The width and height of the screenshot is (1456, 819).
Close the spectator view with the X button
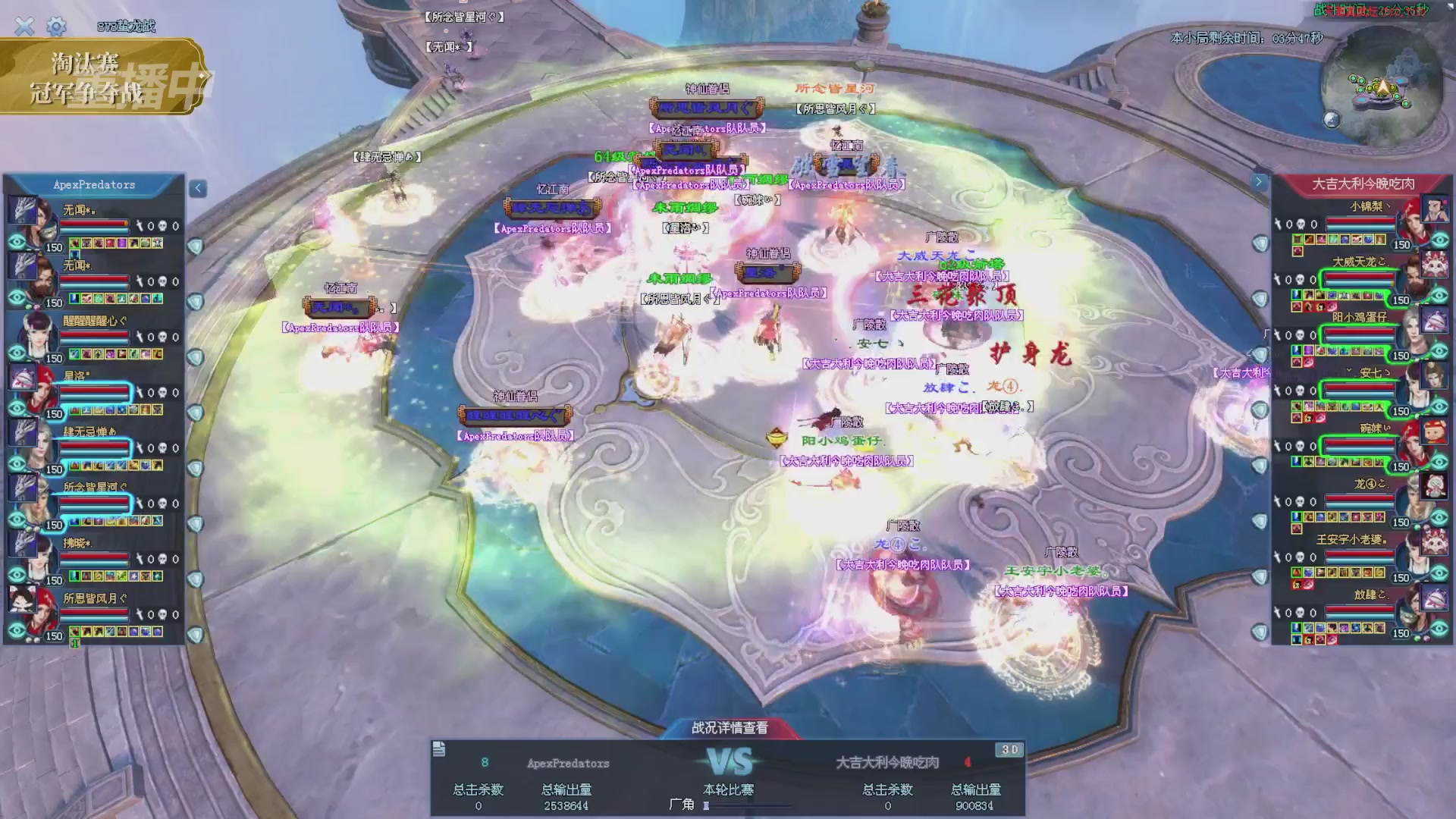click(x=24, y=27)
